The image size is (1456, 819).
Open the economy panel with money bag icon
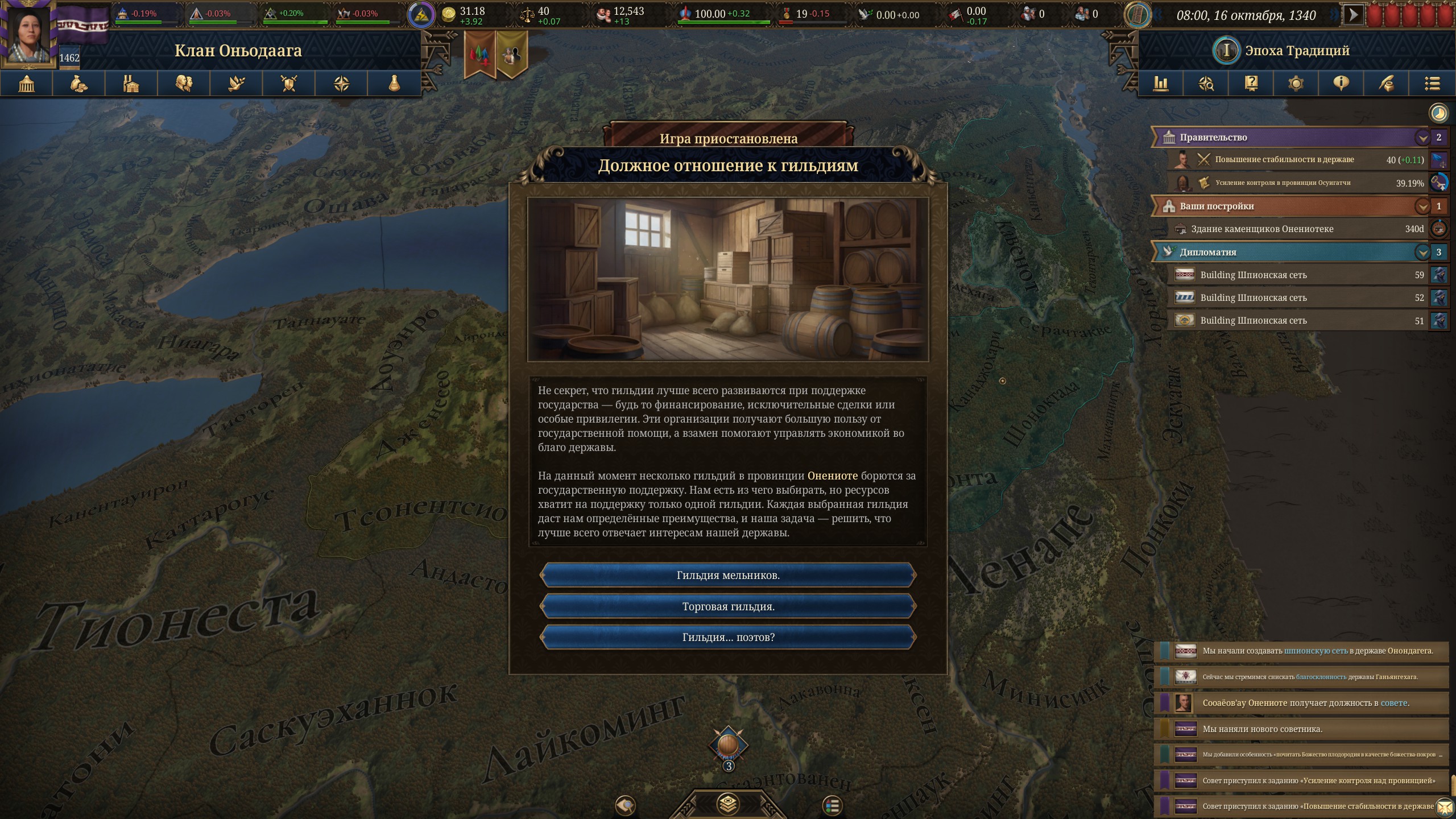click(x=78, y=84)
